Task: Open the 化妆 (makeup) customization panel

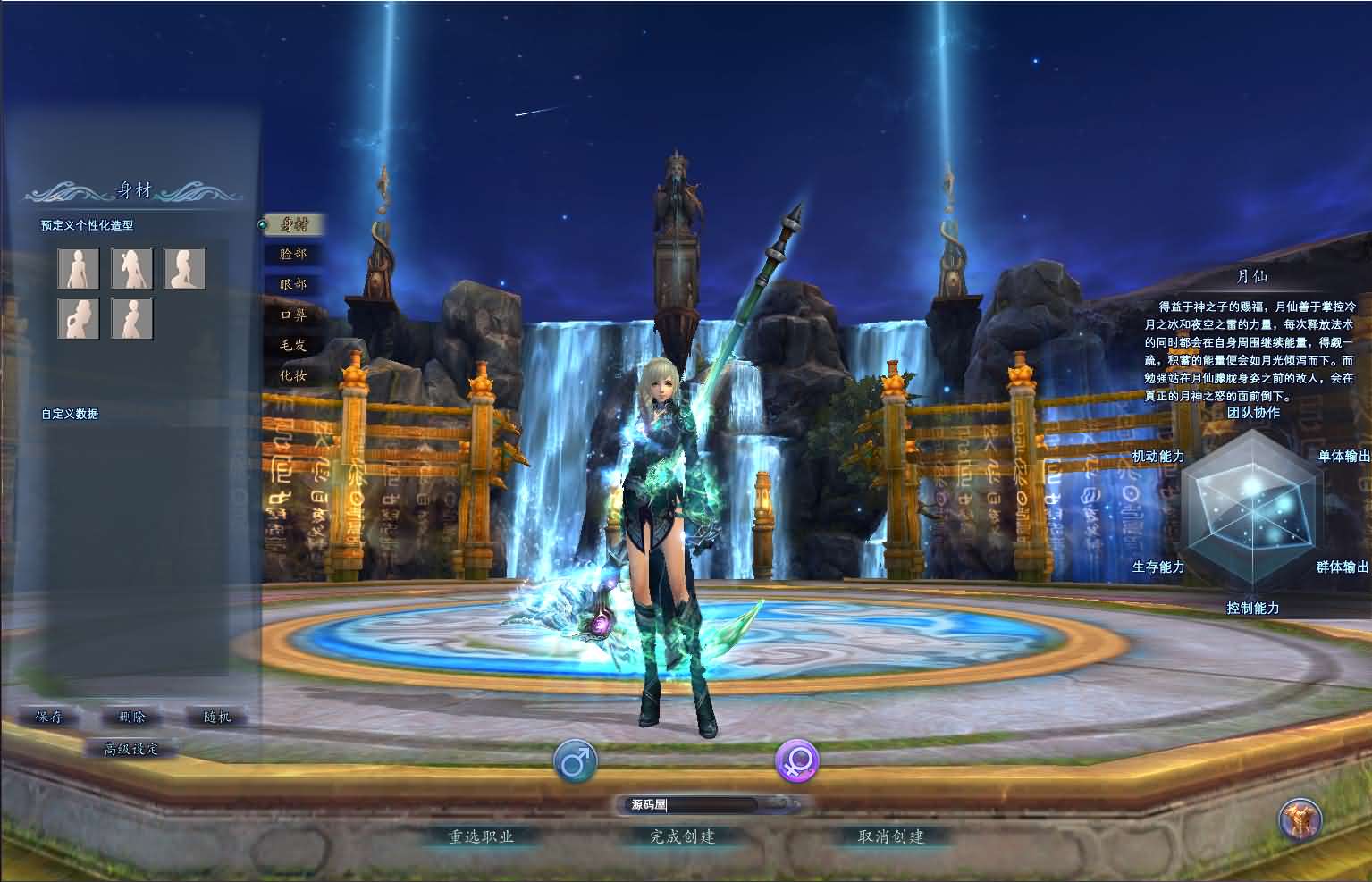Action: (295, 376)
